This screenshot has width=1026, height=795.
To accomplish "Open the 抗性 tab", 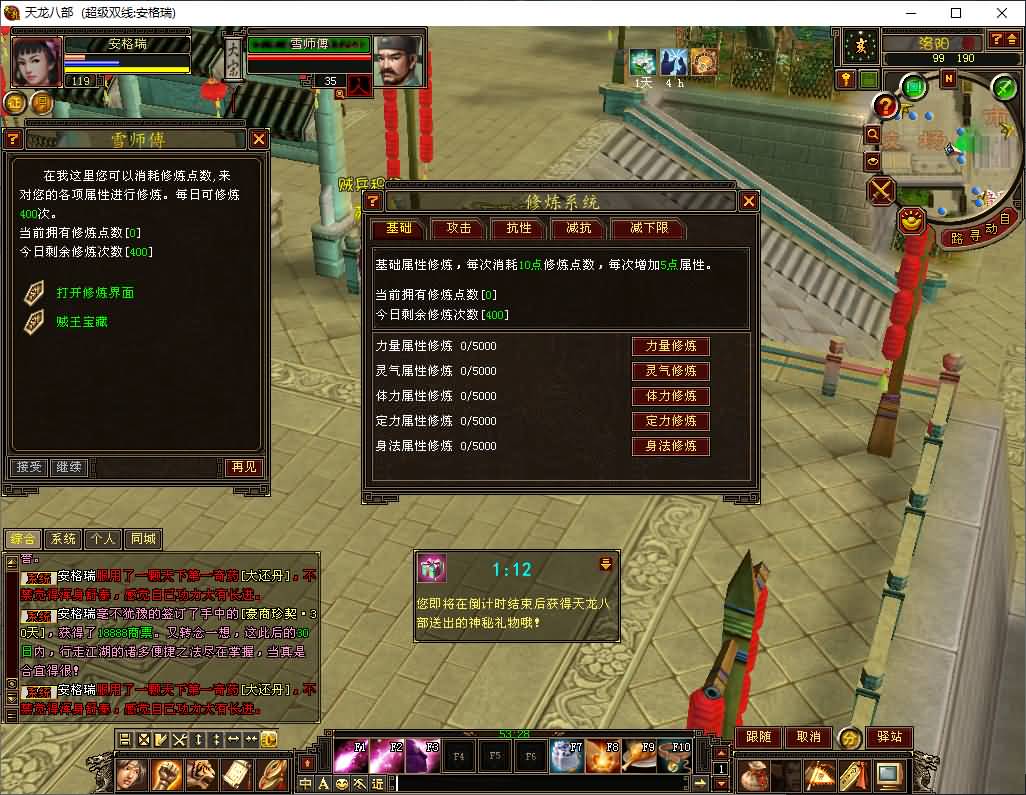I will [518, 228].
